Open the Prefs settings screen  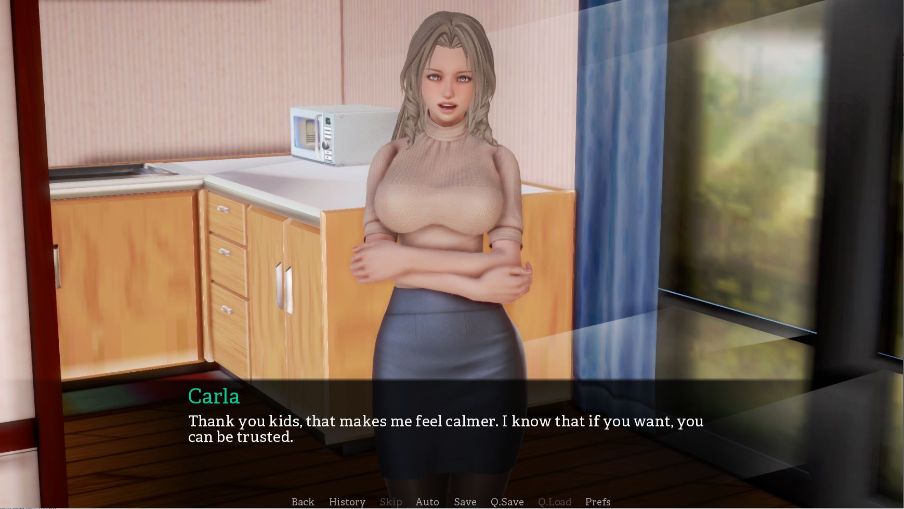coord(598,502)
